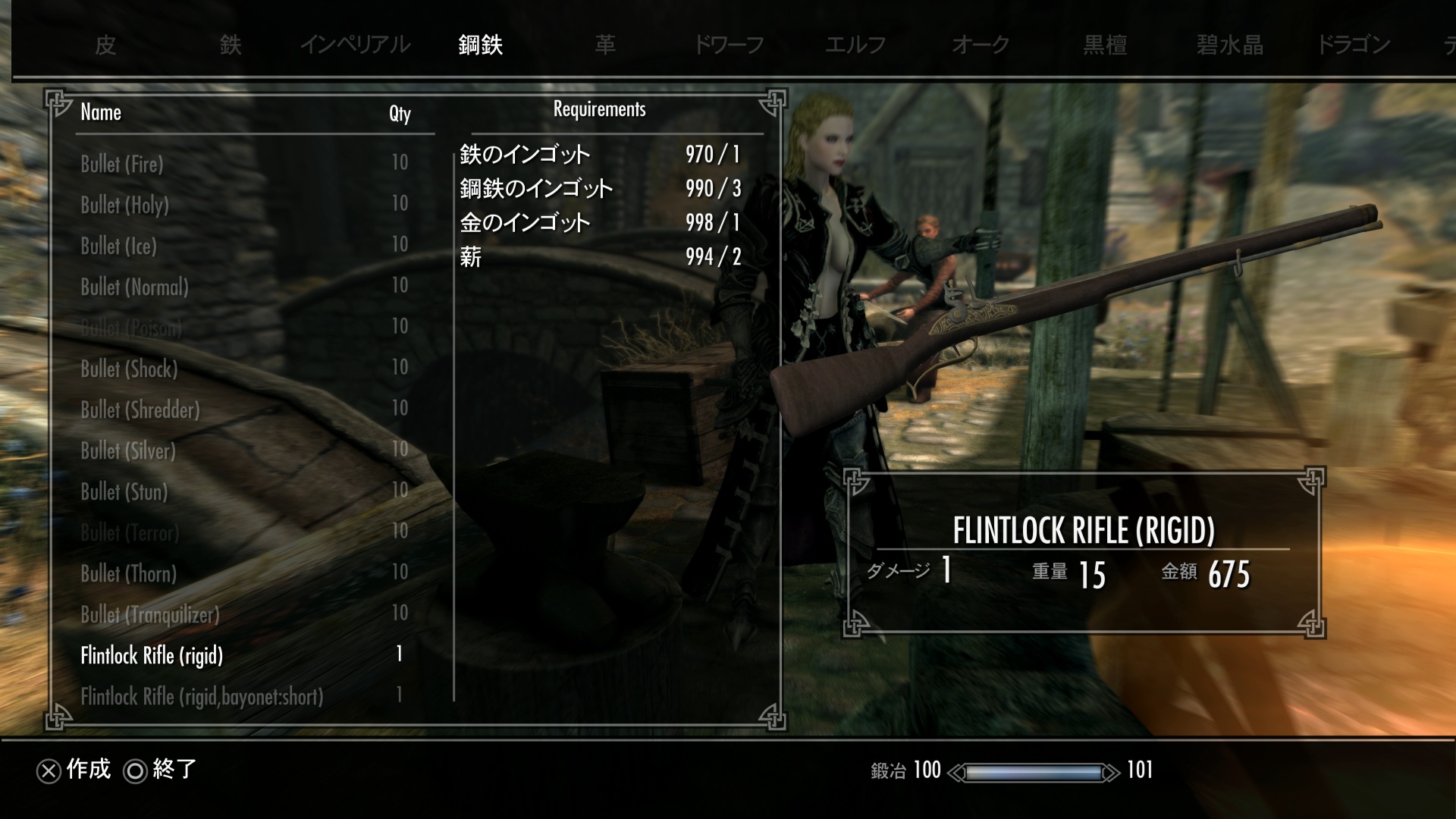The height and width of the screenshot is (819, 1456).
Task: Choose the Bullet (Shredder) recipe
Action: (x=140, y=409)
